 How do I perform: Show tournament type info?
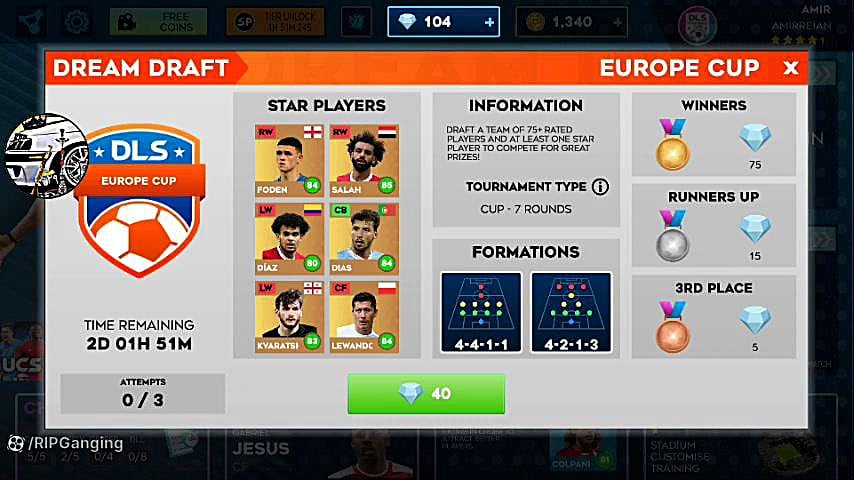600,187
